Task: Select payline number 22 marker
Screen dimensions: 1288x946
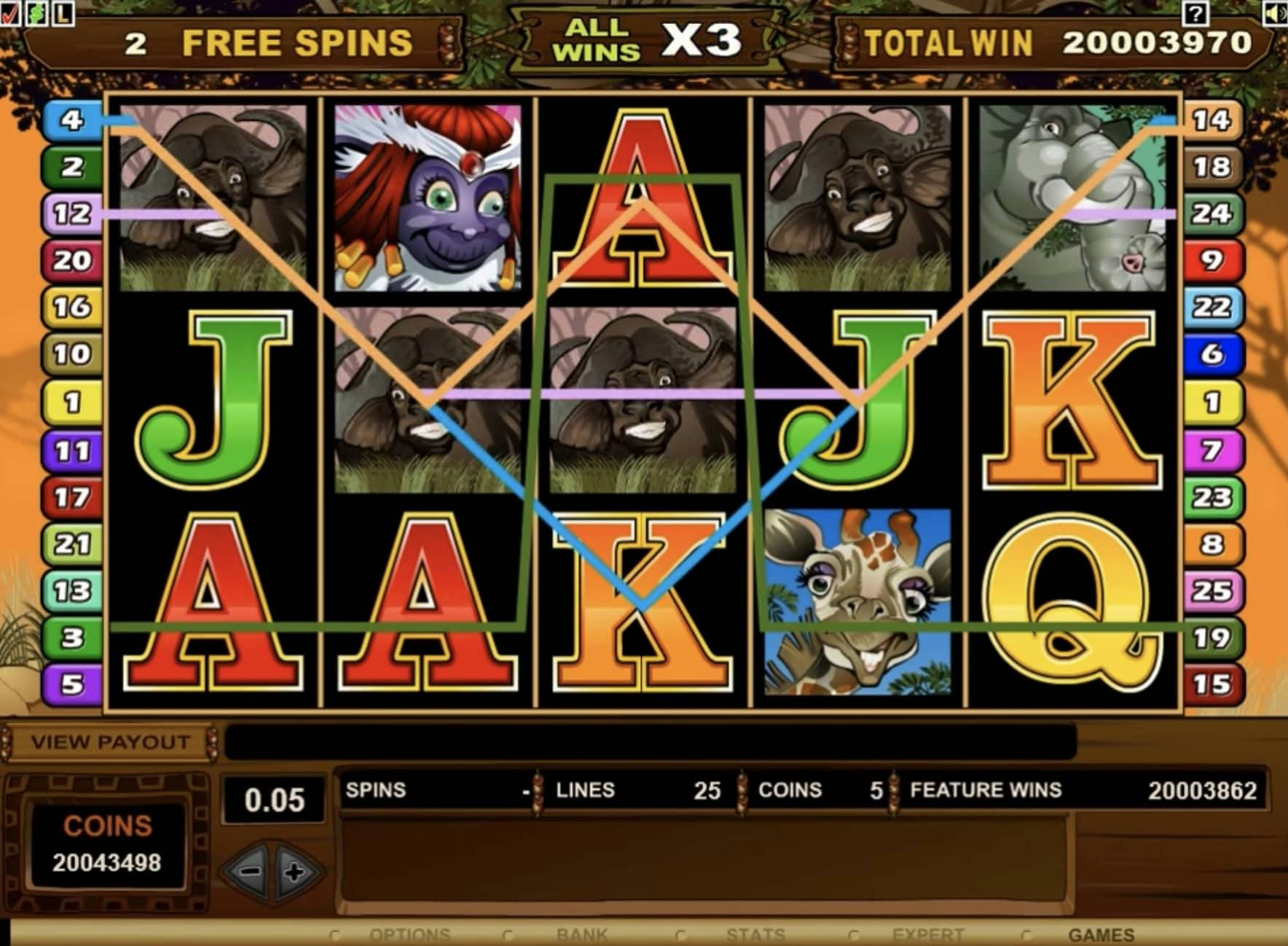Action: pyautogui.click(x=1212, y=307)
